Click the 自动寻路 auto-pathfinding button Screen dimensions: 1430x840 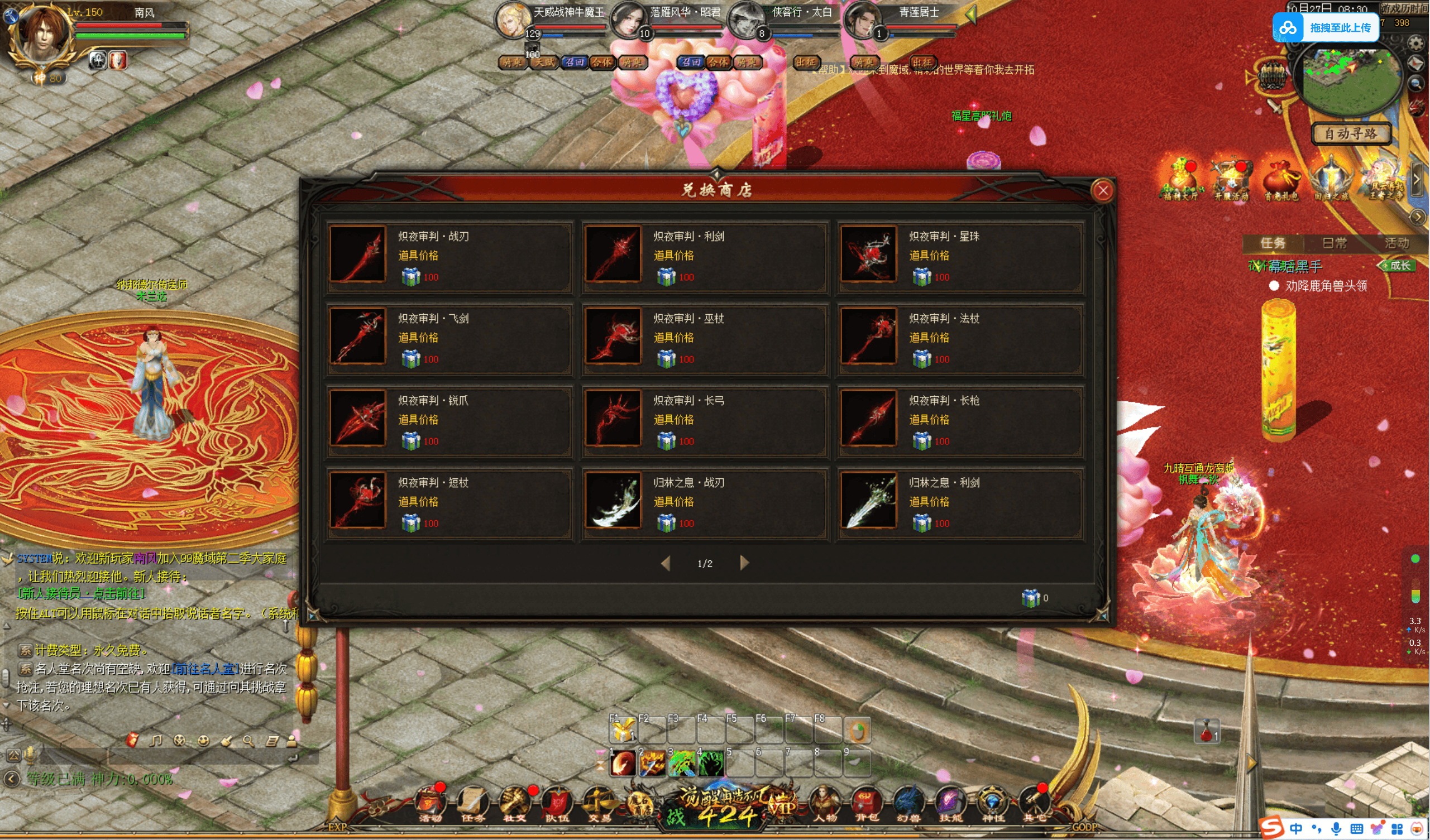[1351, 134]
